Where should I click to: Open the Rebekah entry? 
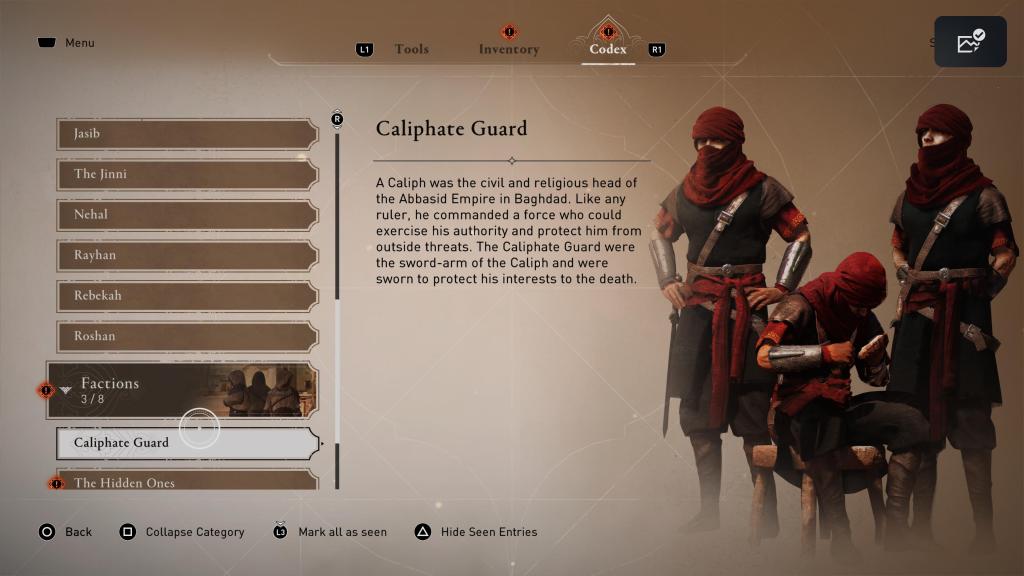coord(187,296)
